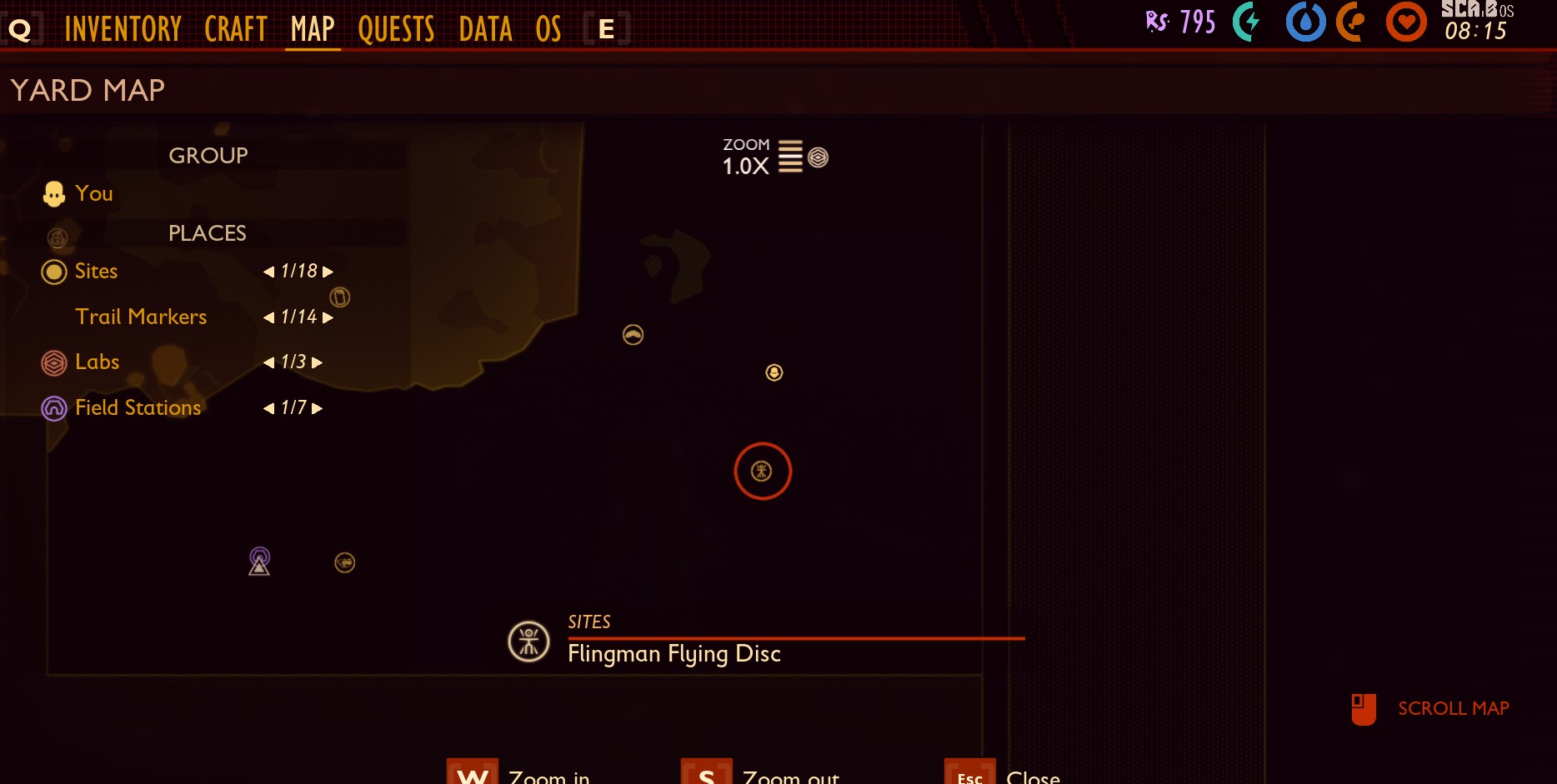Toggle Sites visibility in the Places list
Viewport: 1557px width, 784px height.
click(53, 271)
